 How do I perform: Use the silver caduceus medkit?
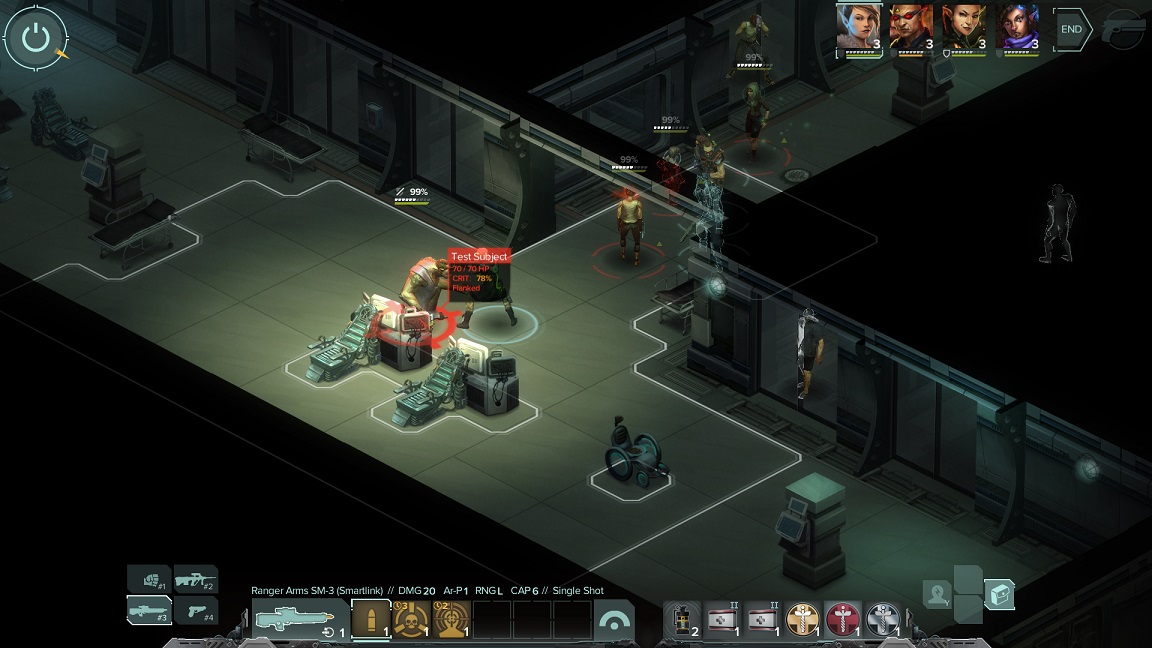click(x=882, y=620)
